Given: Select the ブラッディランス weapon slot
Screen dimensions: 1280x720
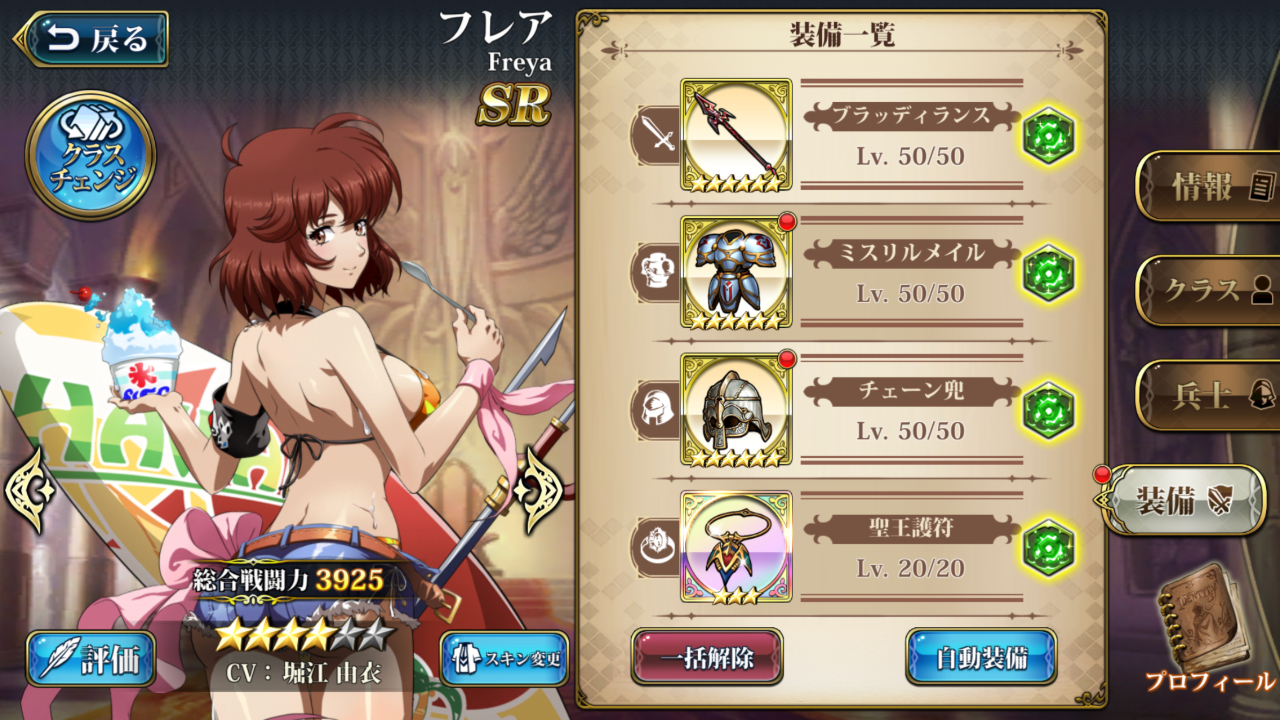Looking at the screenshot, I should click(736, 135).
